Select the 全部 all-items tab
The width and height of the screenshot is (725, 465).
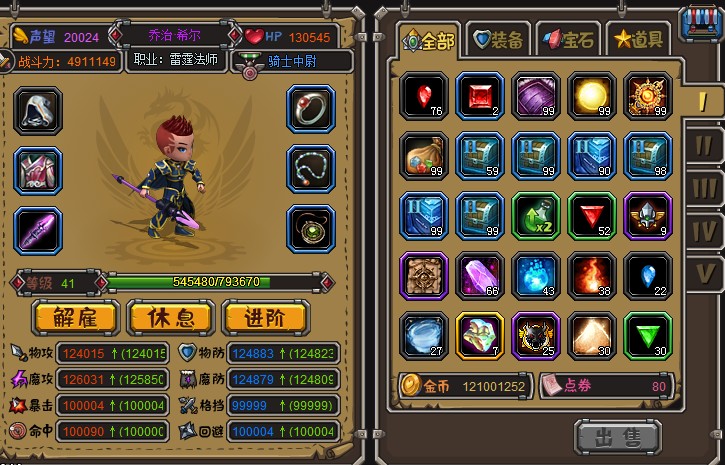click(428, 41)
